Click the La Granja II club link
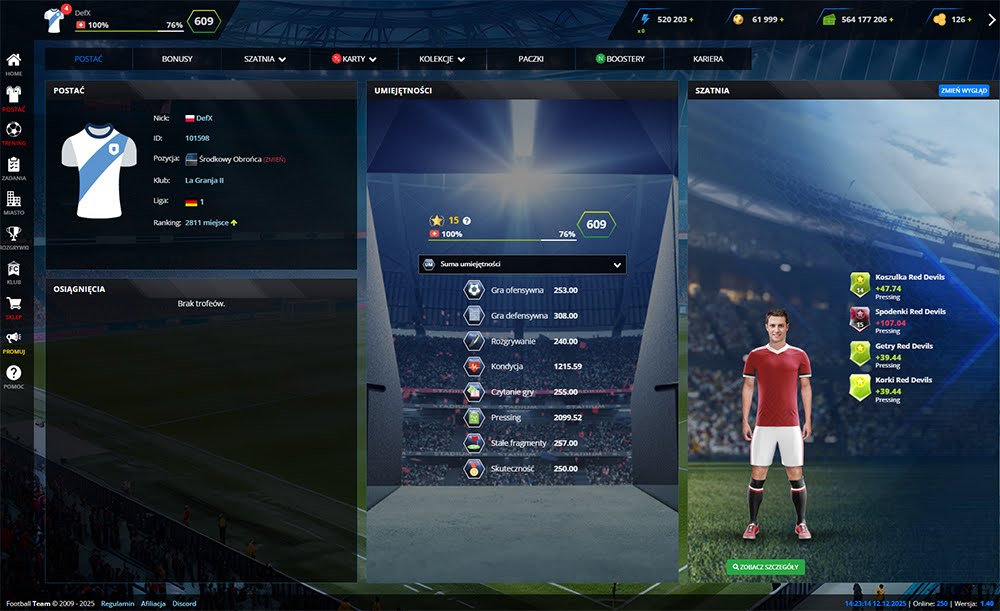 click(204, 181)
